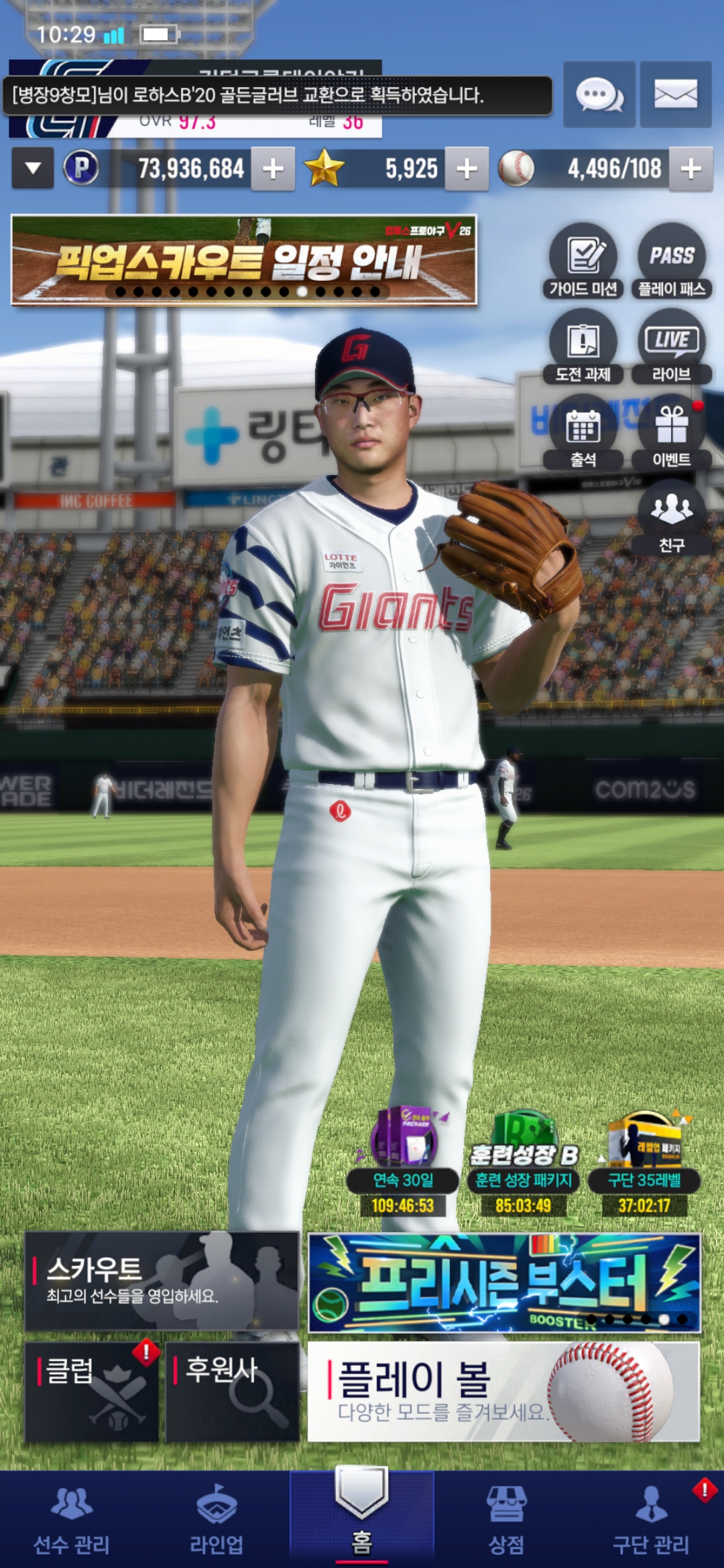Open the 친구 friends list

(x=672, y=517)
